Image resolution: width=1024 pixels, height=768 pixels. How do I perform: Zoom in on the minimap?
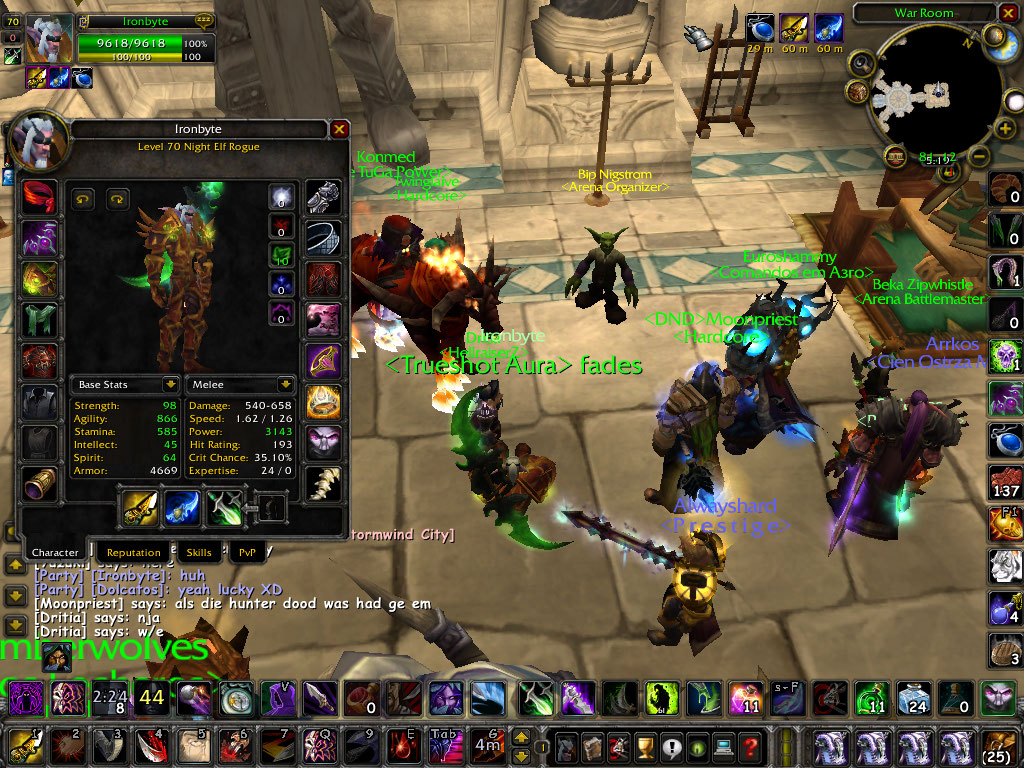1004,129
